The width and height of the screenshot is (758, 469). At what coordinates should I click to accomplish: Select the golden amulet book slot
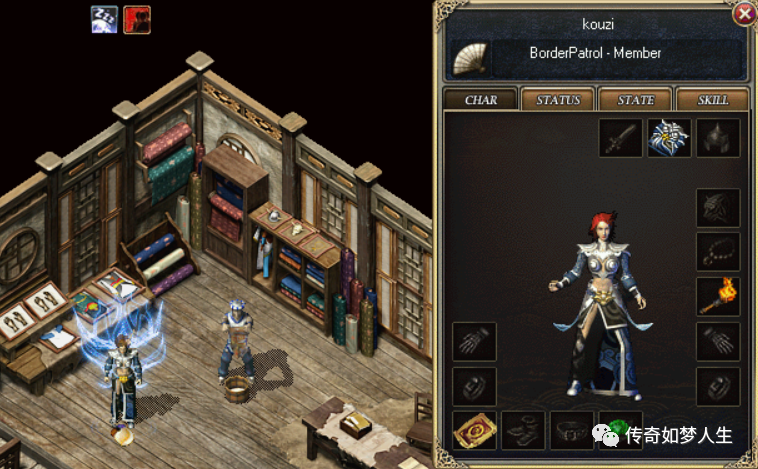[473, 430]
